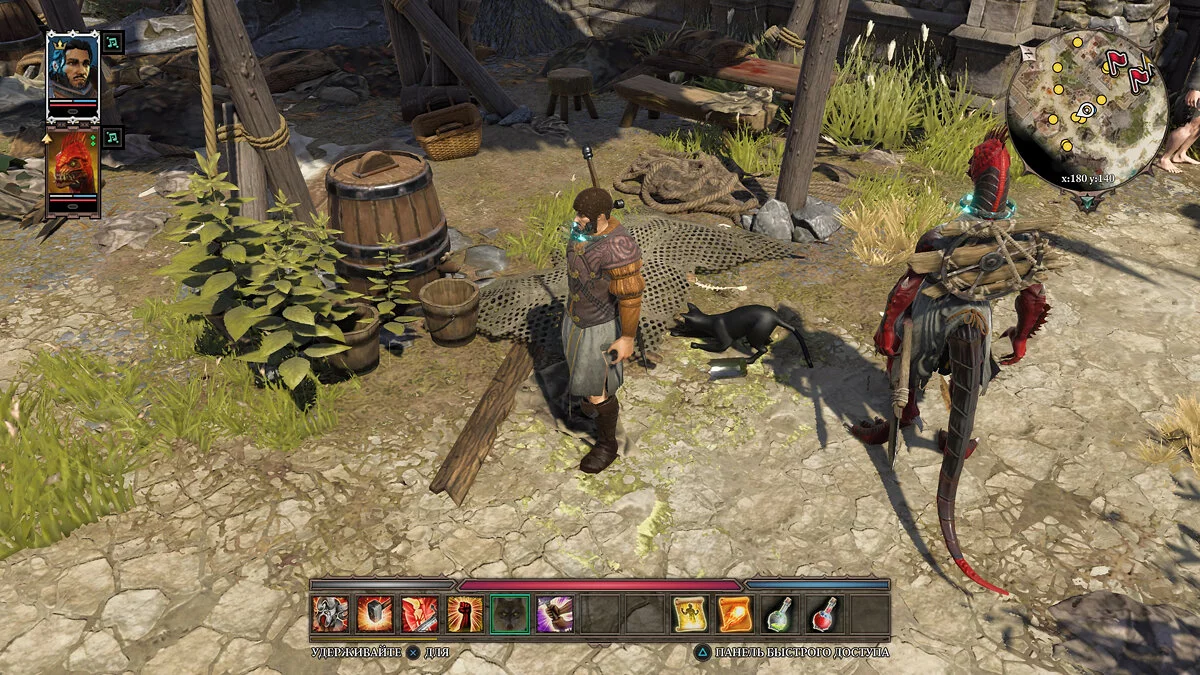Activate the purple hand grab skill
The width and height of the screenshot is (1200, 675).
(x=555, y=614)
